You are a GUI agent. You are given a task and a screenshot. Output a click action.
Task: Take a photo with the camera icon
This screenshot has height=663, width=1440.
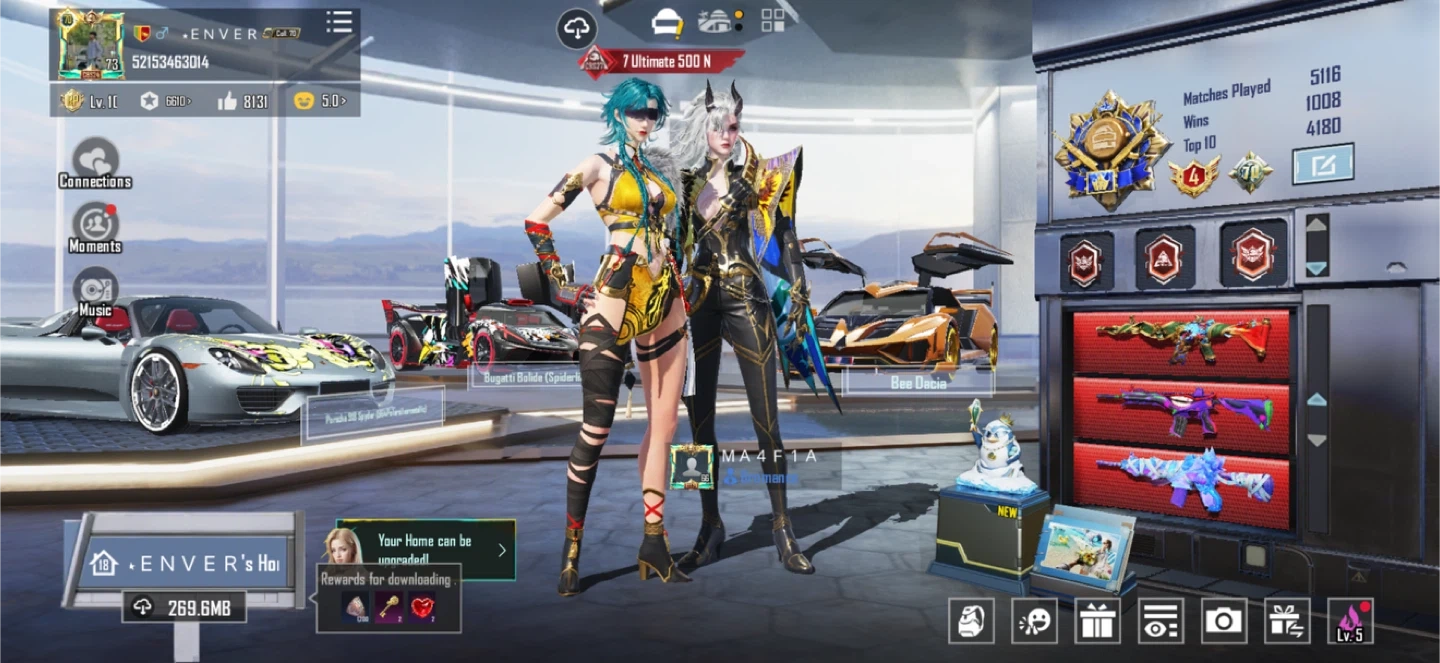pyautogui.click(x=1223, y=621)
